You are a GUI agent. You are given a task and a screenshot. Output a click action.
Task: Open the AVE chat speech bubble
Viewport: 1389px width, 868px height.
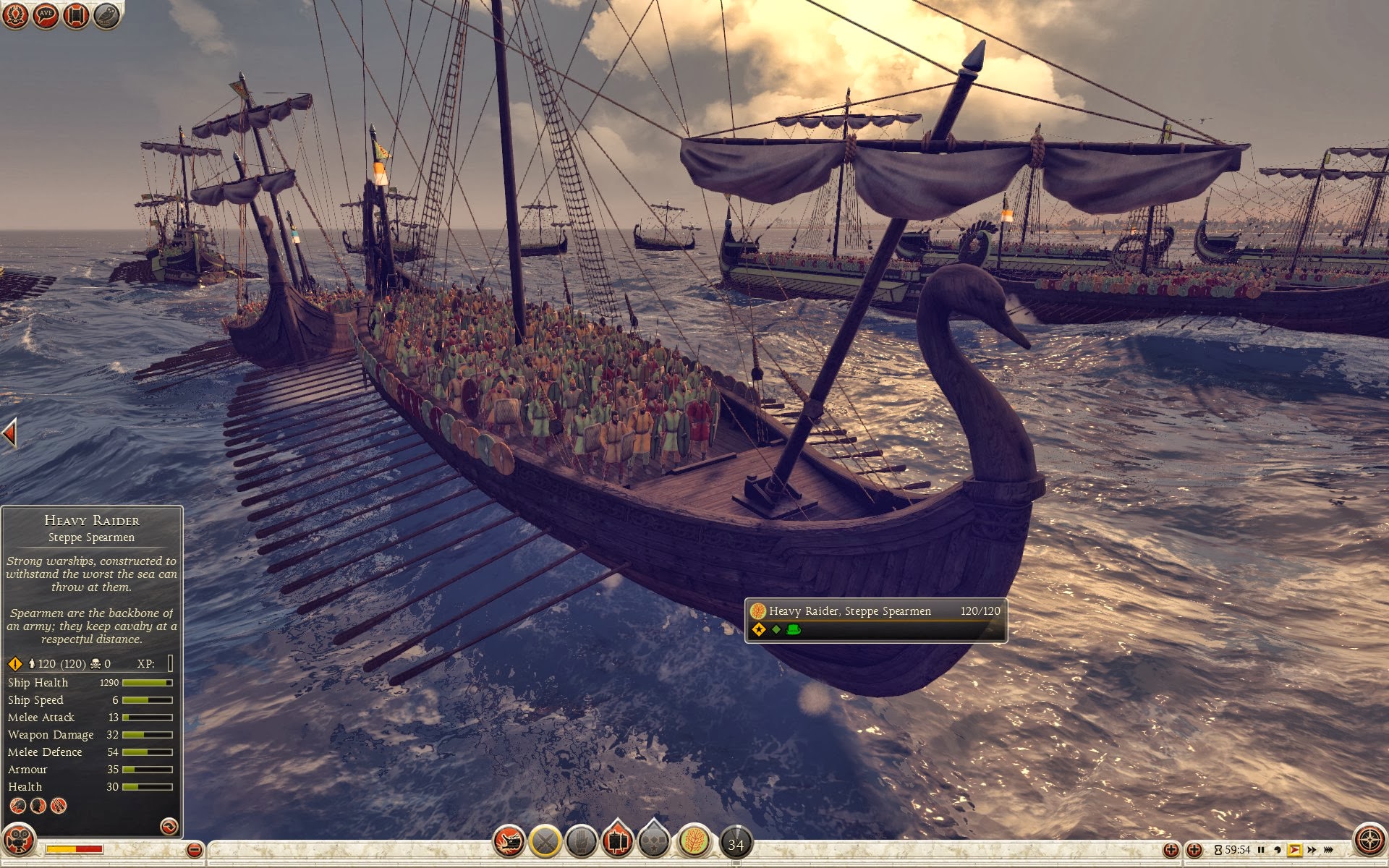pos(46,14)
